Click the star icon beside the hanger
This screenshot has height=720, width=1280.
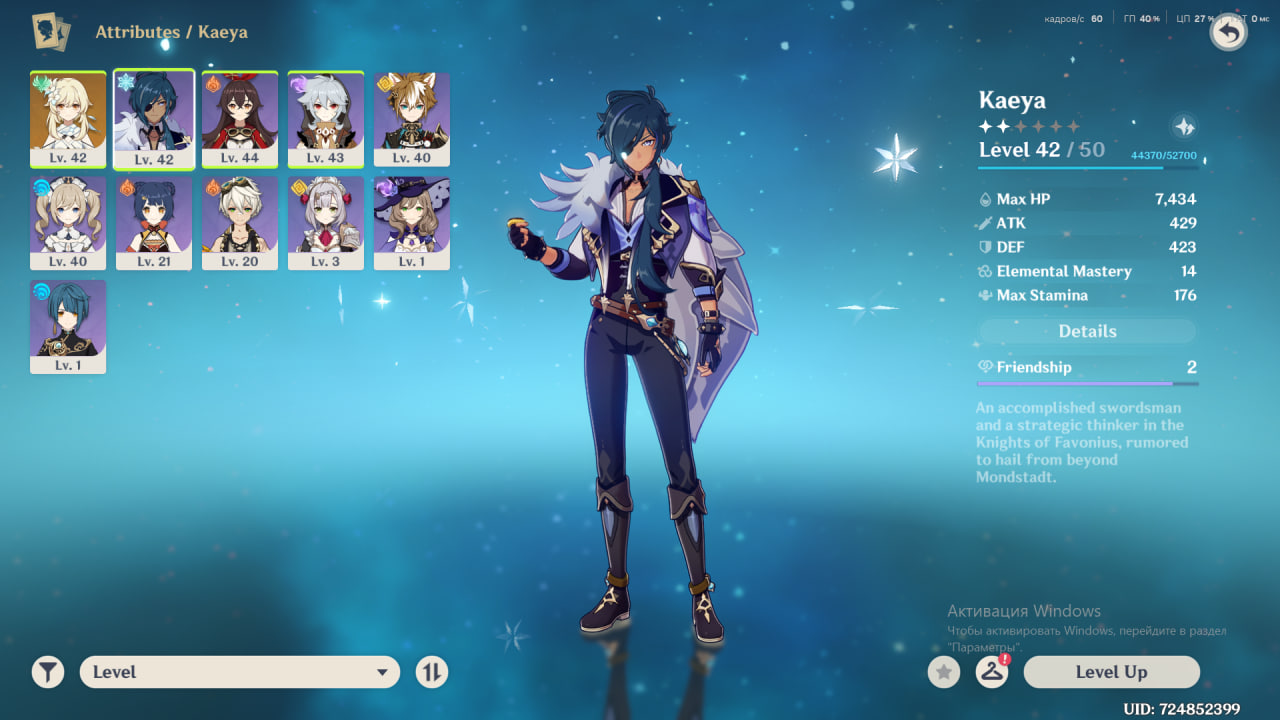pos(943,672)
